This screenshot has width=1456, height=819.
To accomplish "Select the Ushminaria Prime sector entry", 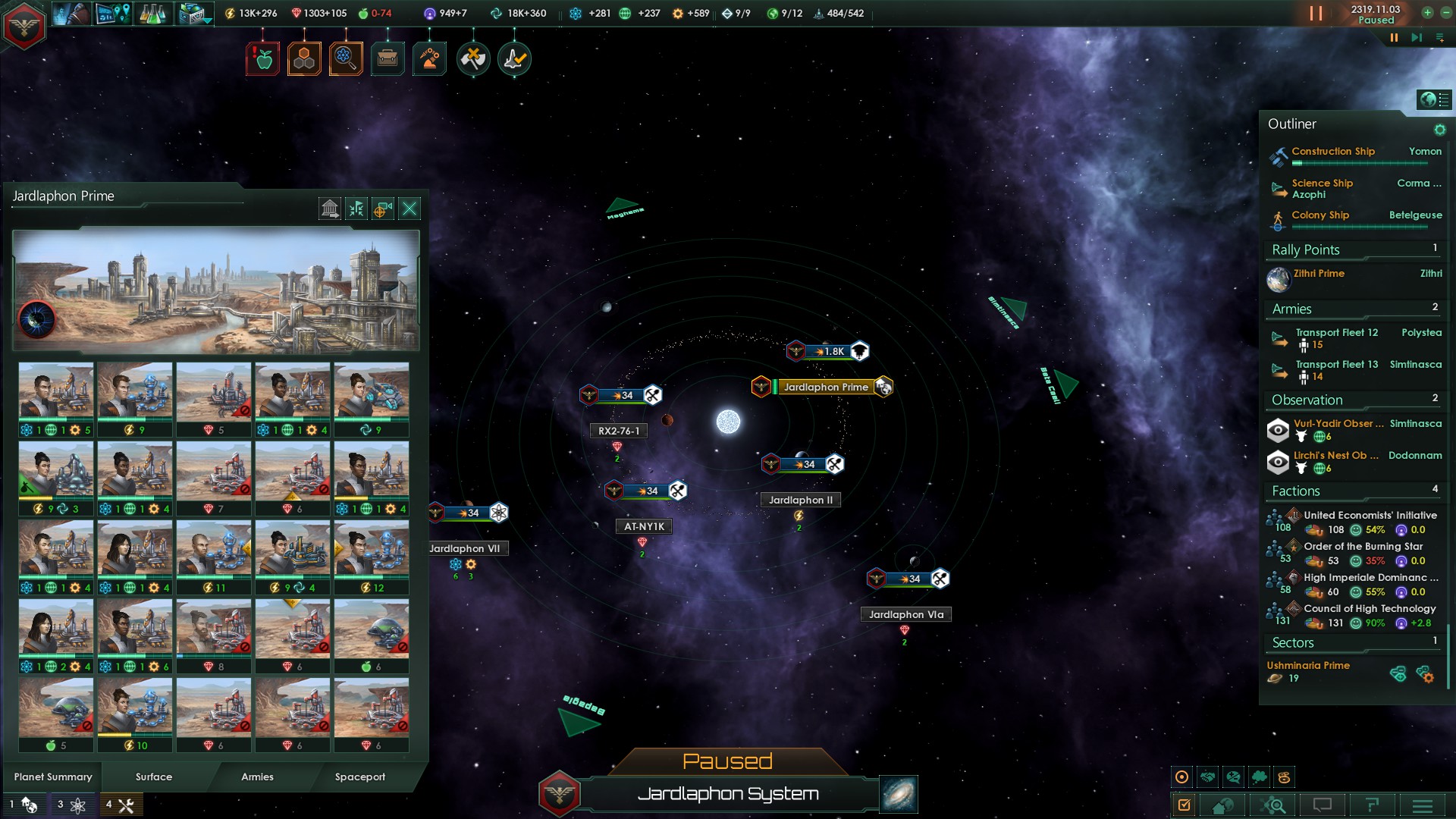I will [1308, 666].
